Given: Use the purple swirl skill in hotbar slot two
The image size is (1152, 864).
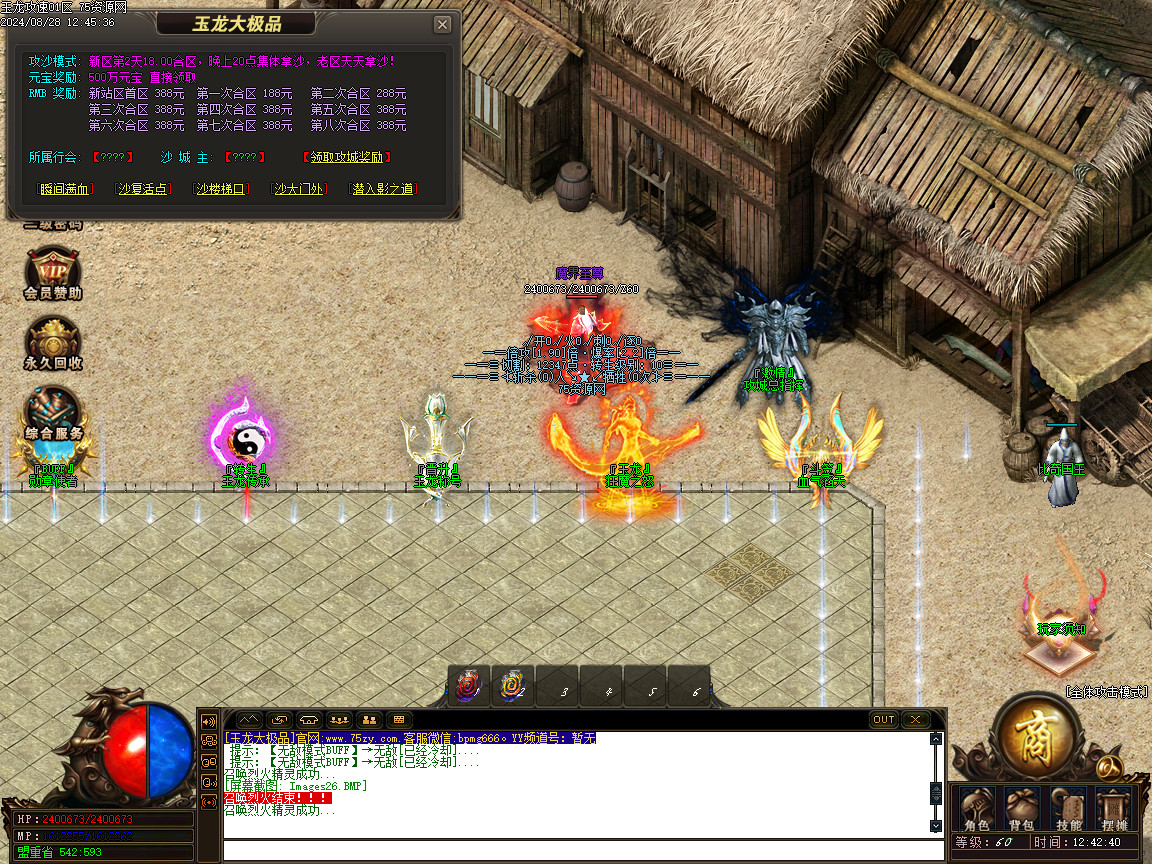Looking at the screenshot, I should click(512, 686).
